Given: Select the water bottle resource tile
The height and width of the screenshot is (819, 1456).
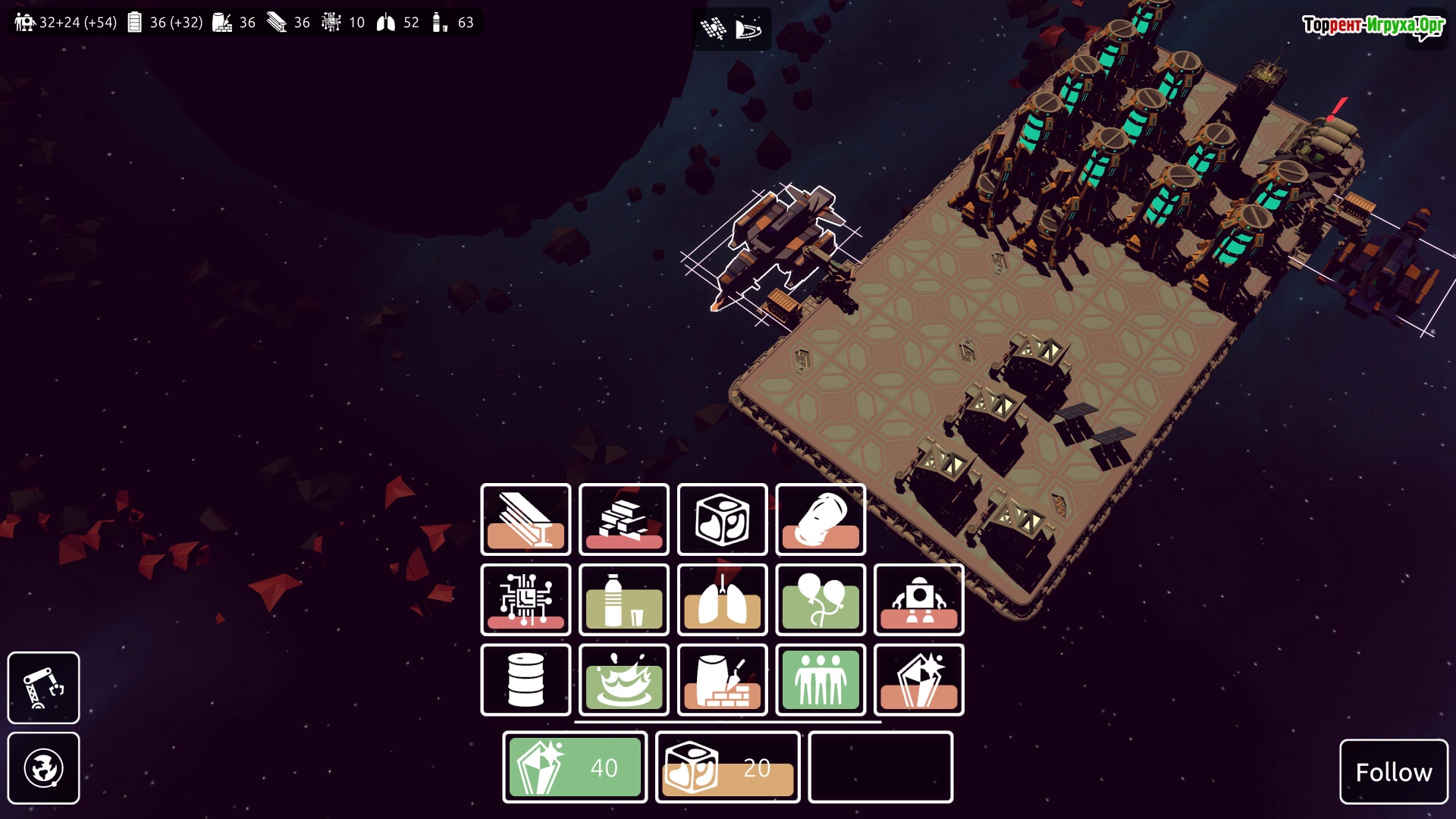Looking at the screenshot, I should pyautogui.click(x=623, y=600).
